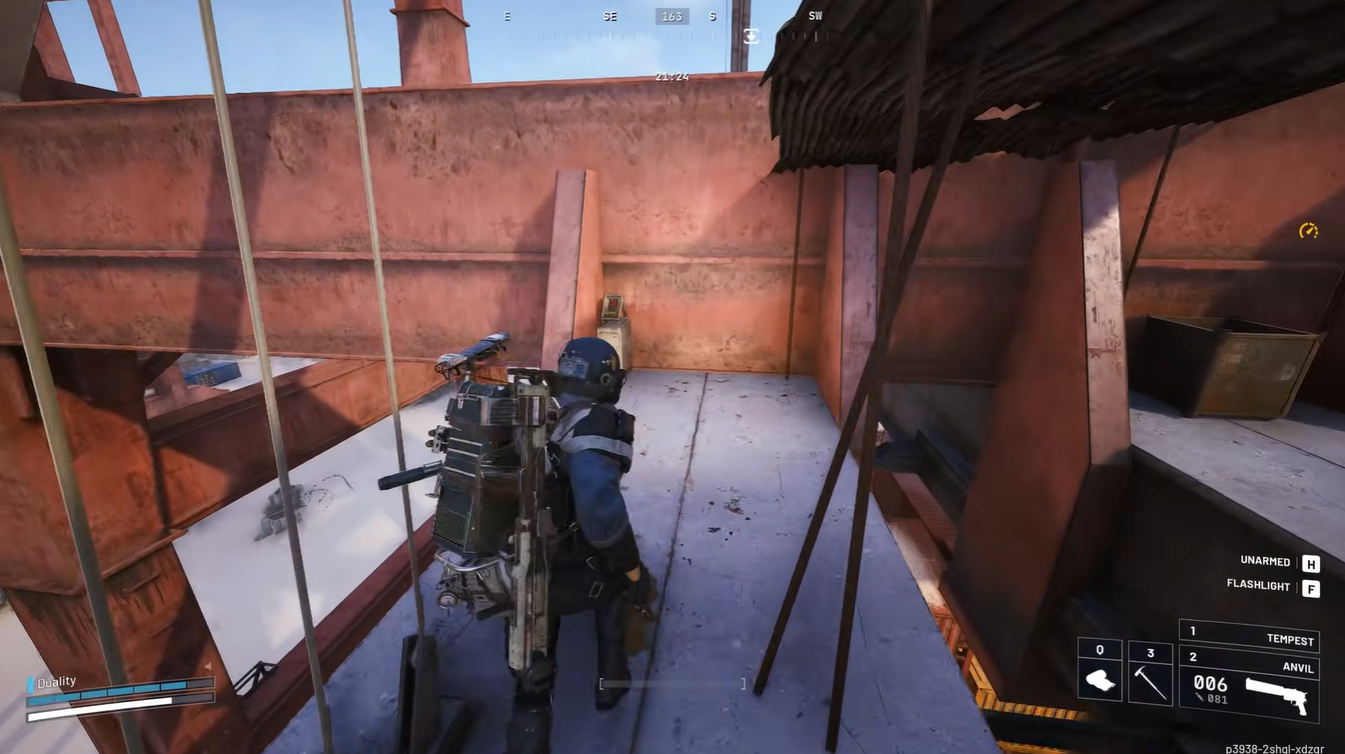Select the SW label on the compass
This screenshot has height=754, width=1345.
[x=815, y=15]
